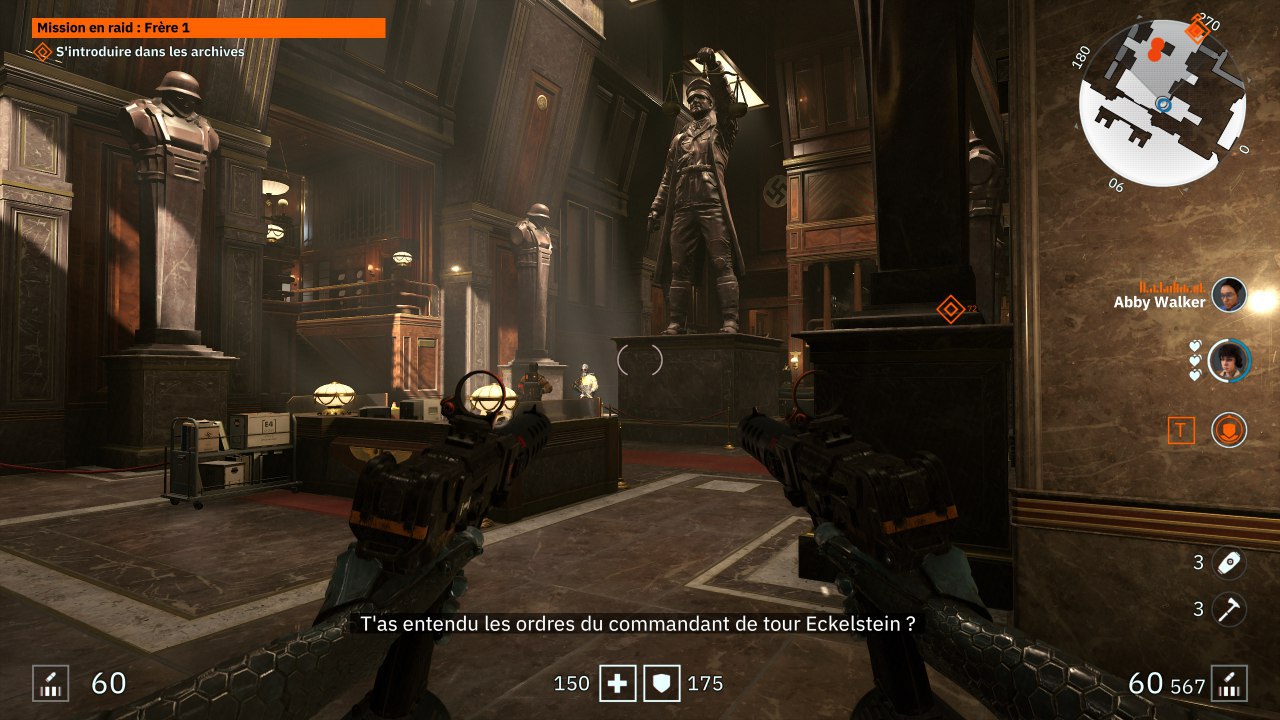The width and height of the screenshot is (1280, 720).
Task: Click the orange diamond objective waypoint marker
Action: 950,309
